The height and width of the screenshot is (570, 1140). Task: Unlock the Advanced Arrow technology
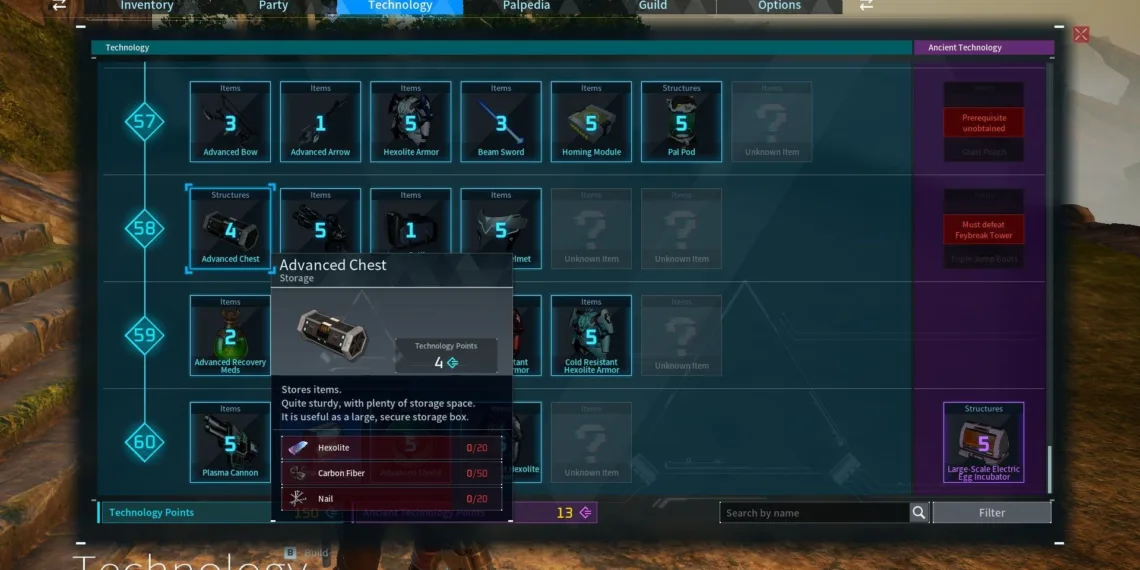pyautogui.click(x=320, y=121)
